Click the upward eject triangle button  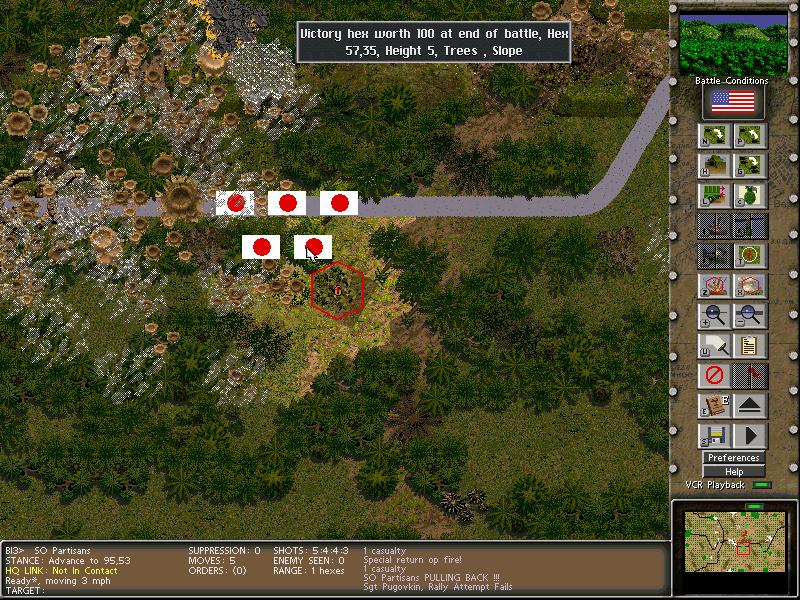750,407
